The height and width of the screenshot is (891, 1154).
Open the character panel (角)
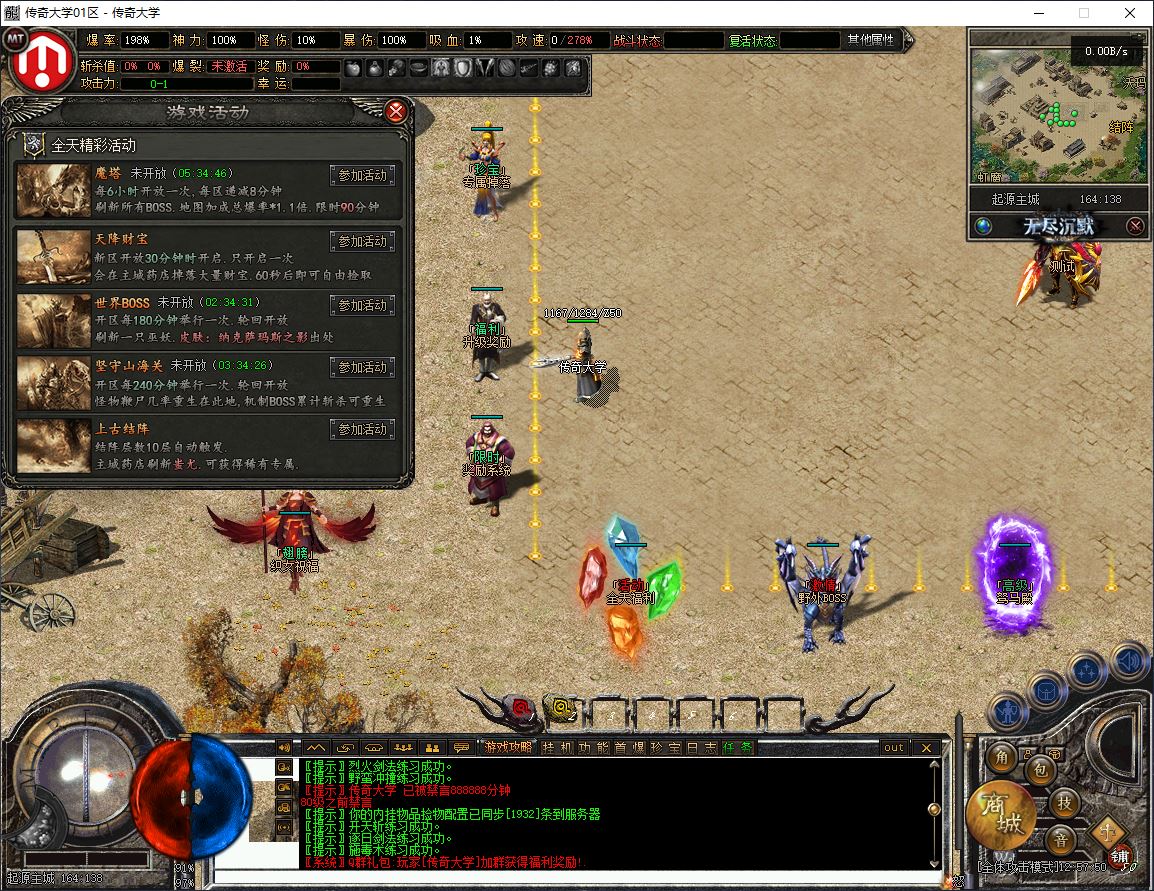pos(1001,757)
